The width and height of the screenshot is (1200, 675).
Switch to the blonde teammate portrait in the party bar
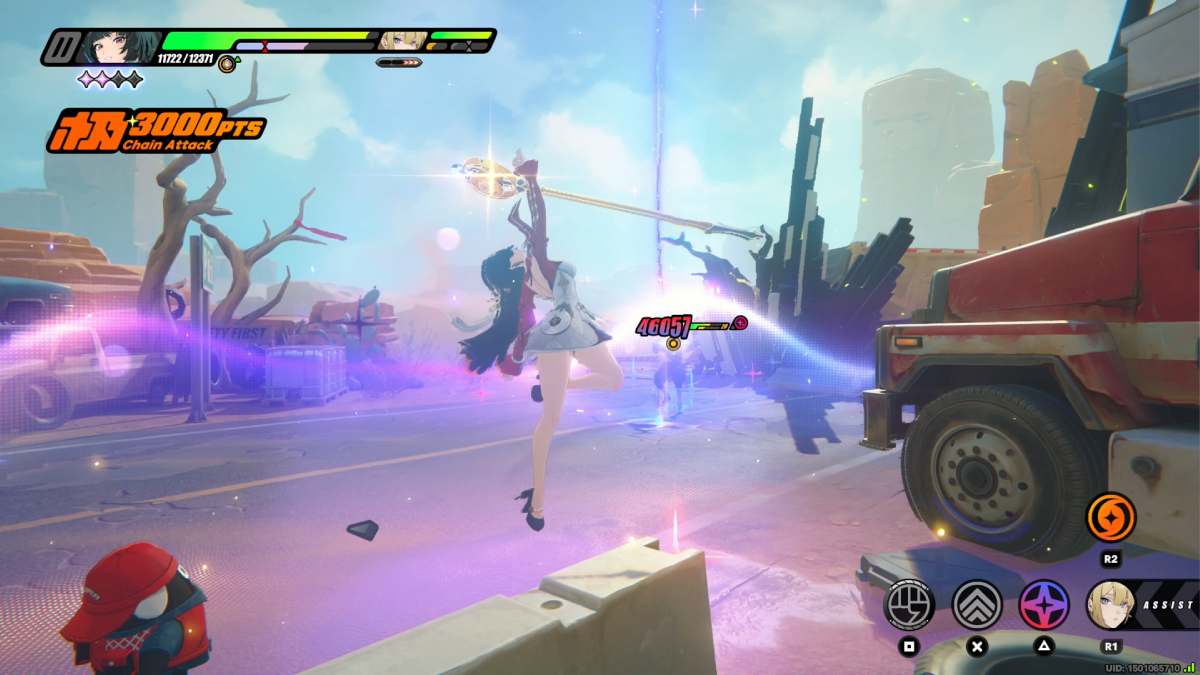pos(403,41)
